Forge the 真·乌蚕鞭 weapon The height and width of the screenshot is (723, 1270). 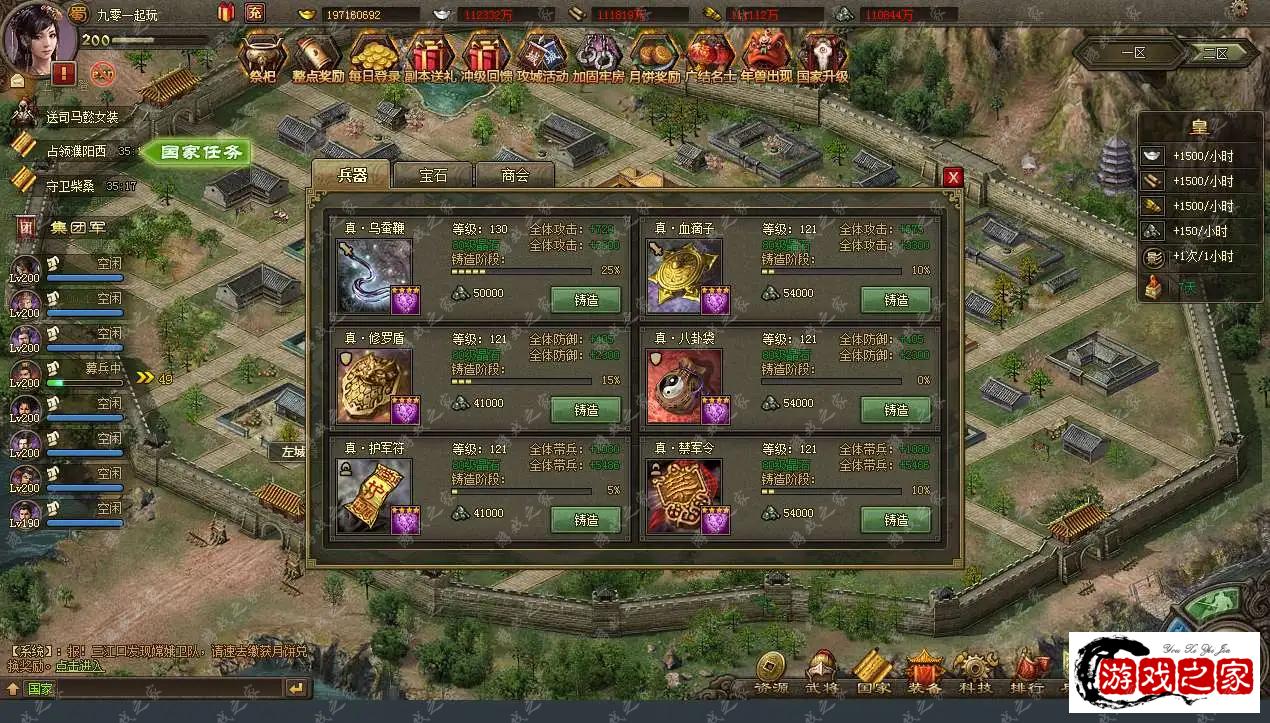point(586,300)
